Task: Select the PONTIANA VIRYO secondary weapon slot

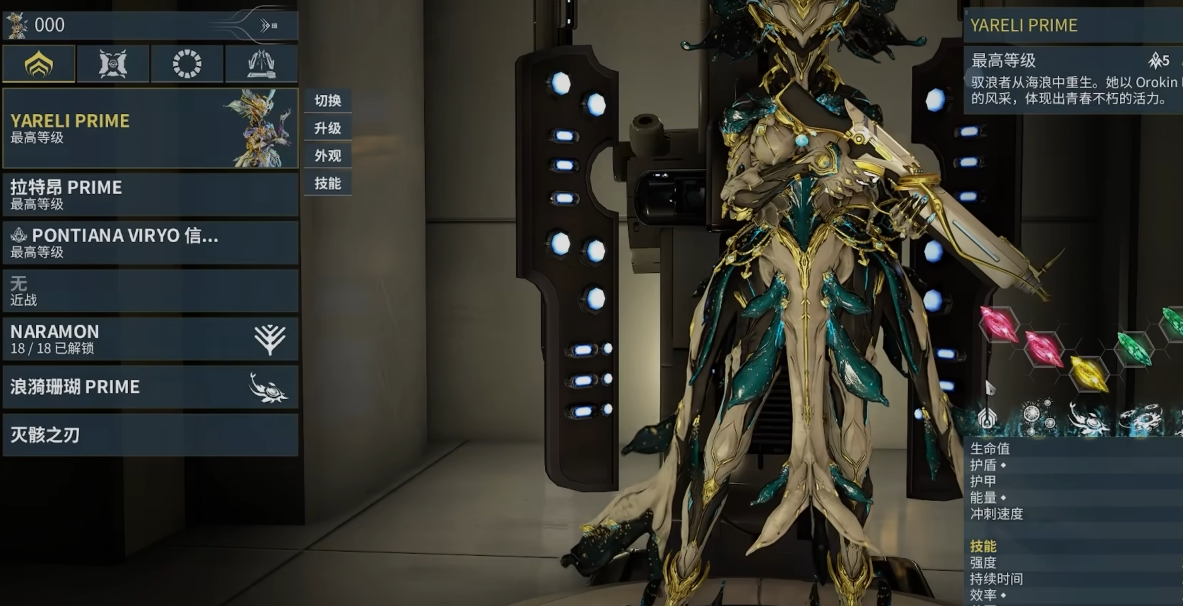Action: click(x=150, y=242)
